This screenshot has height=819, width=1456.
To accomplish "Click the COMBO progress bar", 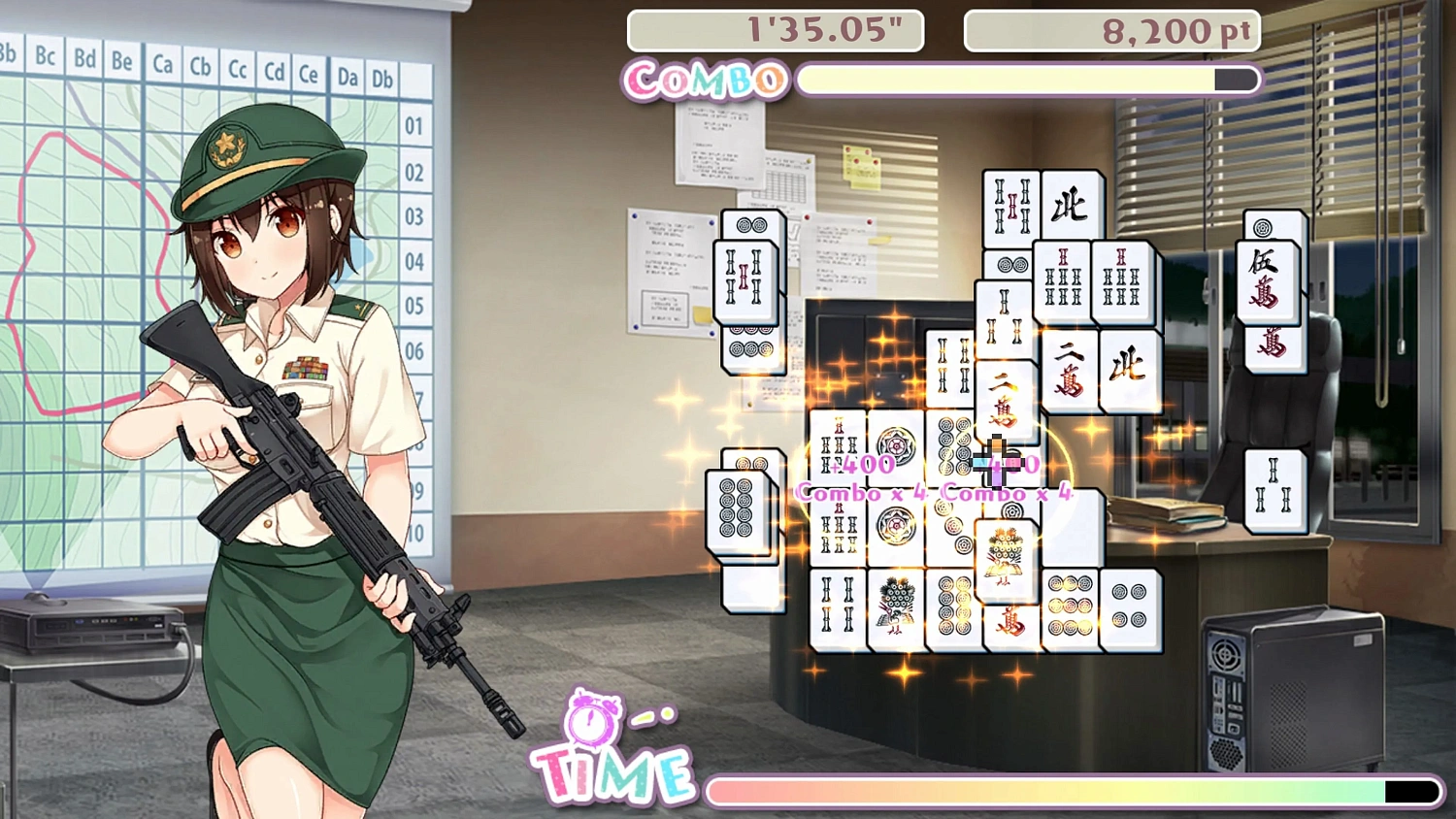I will pos(1024,80).
